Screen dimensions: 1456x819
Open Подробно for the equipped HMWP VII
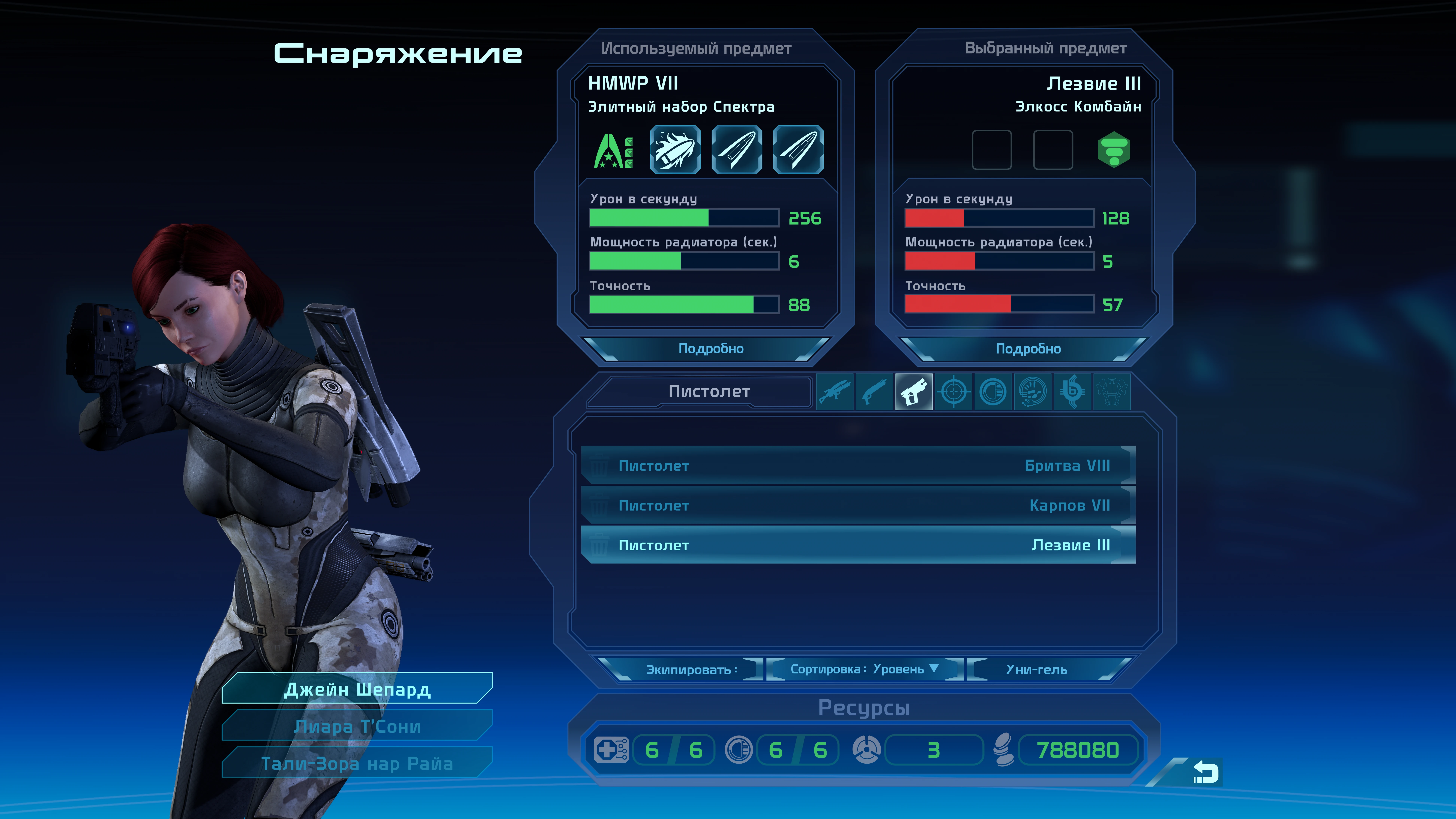(710, 349)
